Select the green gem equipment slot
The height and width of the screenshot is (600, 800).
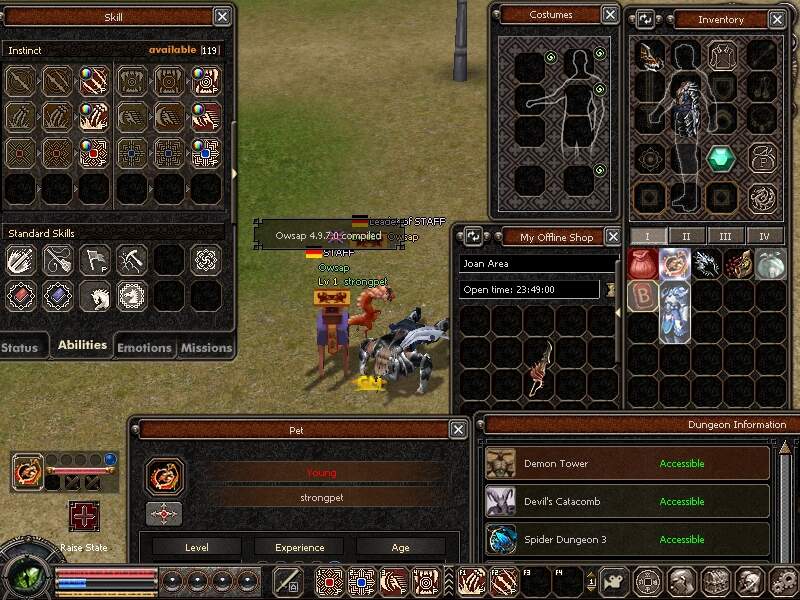click(x=721, y=159)
